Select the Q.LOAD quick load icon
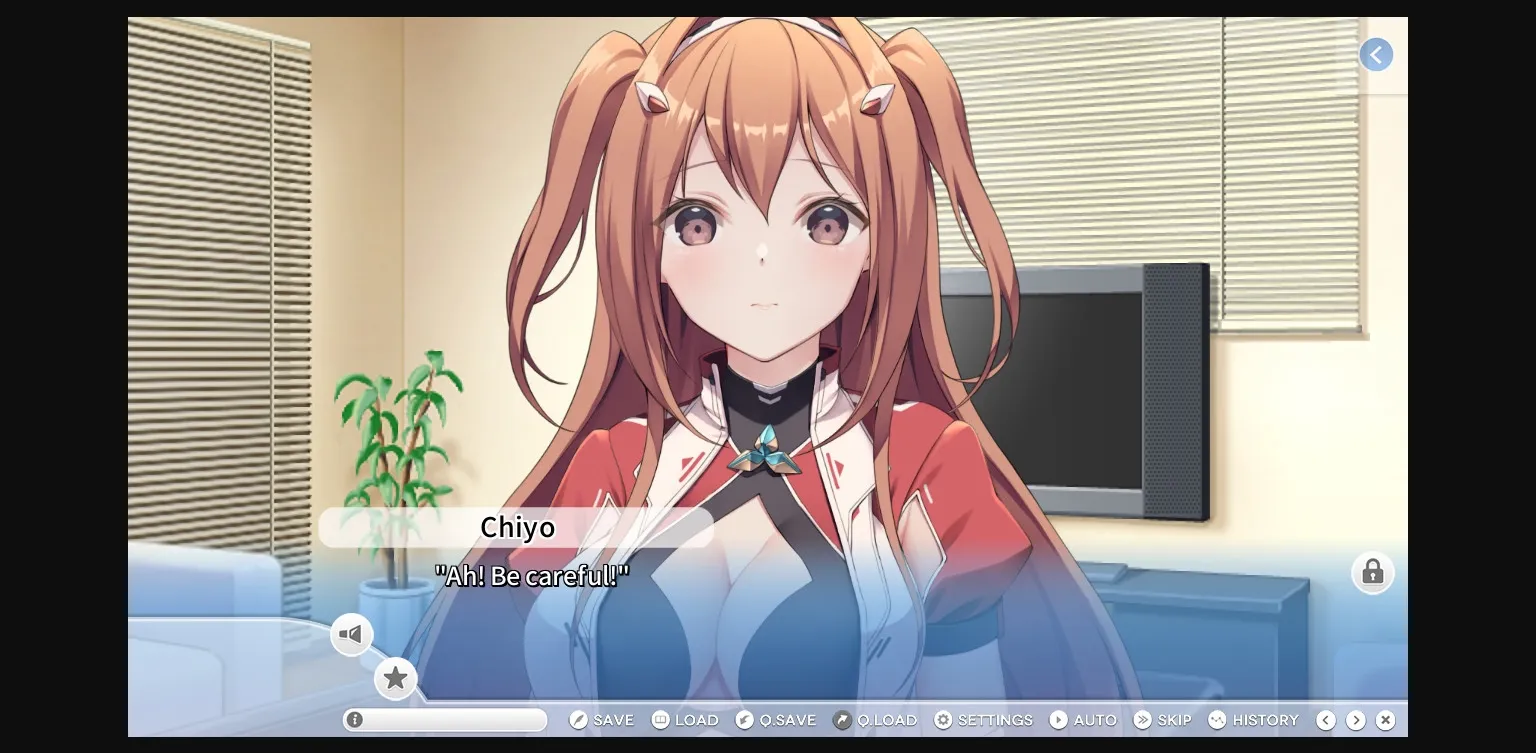The image size is (1536, 753). click(x=843, y=719)
